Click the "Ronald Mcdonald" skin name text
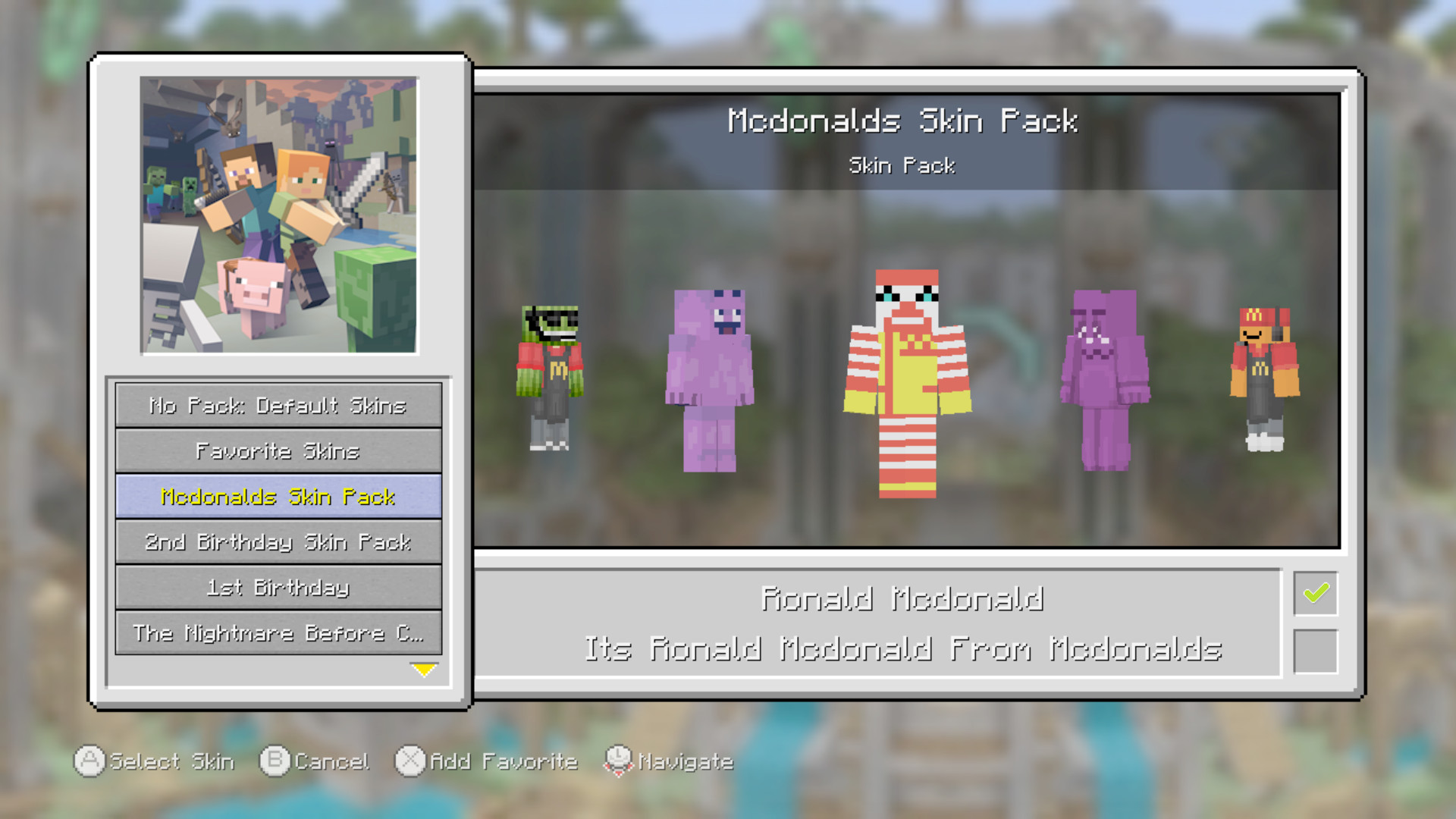Image resolution: width=1456 pixels, height=819 pixels. pos(904,598)
